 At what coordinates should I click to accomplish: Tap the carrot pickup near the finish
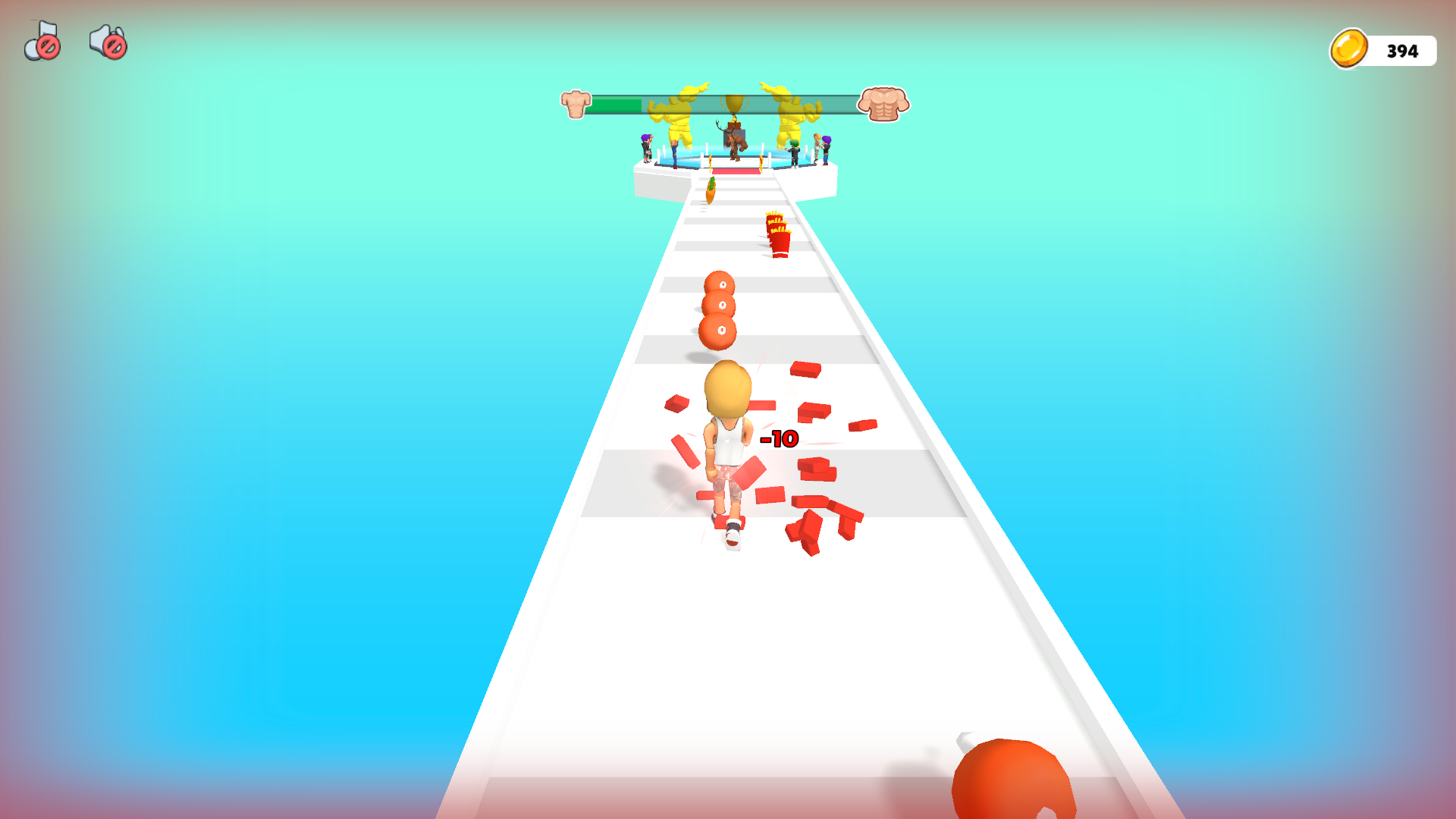(x=711, y=189)
